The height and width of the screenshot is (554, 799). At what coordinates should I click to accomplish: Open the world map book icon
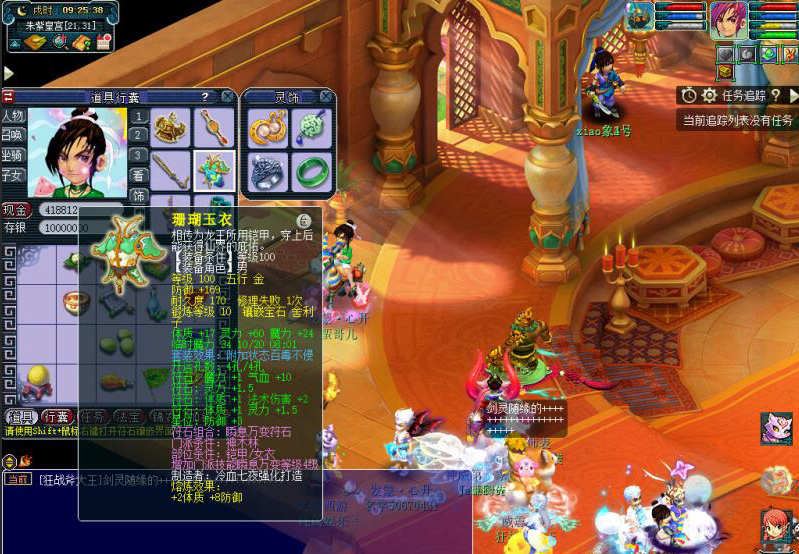pyautogui.click(x=36, y=42)
